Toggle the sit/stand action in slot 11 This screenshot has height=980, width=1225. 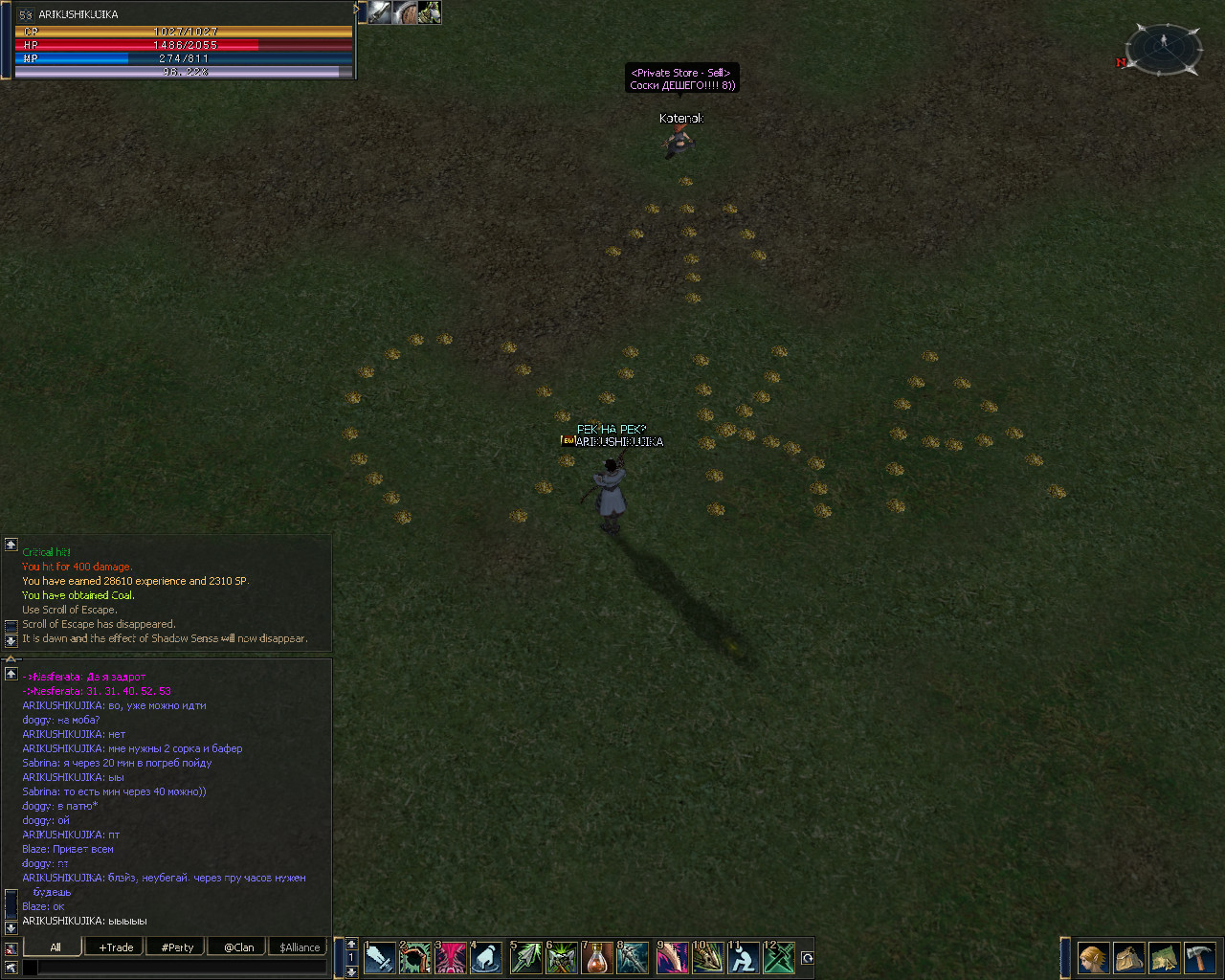(743, 958)
